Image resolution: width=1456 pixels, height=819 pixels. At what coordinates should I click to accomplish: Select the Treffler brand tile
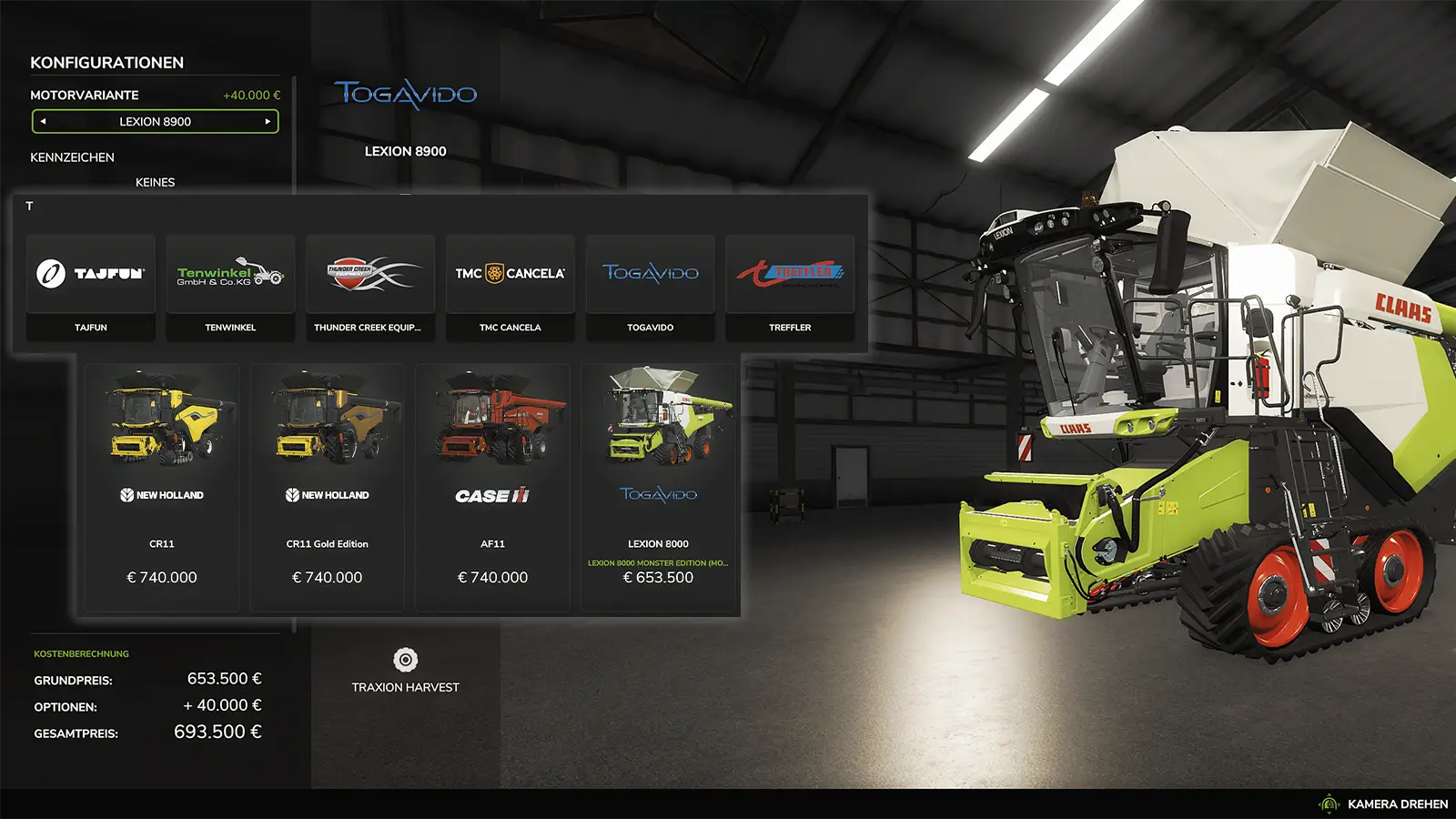tap(790, 287)
